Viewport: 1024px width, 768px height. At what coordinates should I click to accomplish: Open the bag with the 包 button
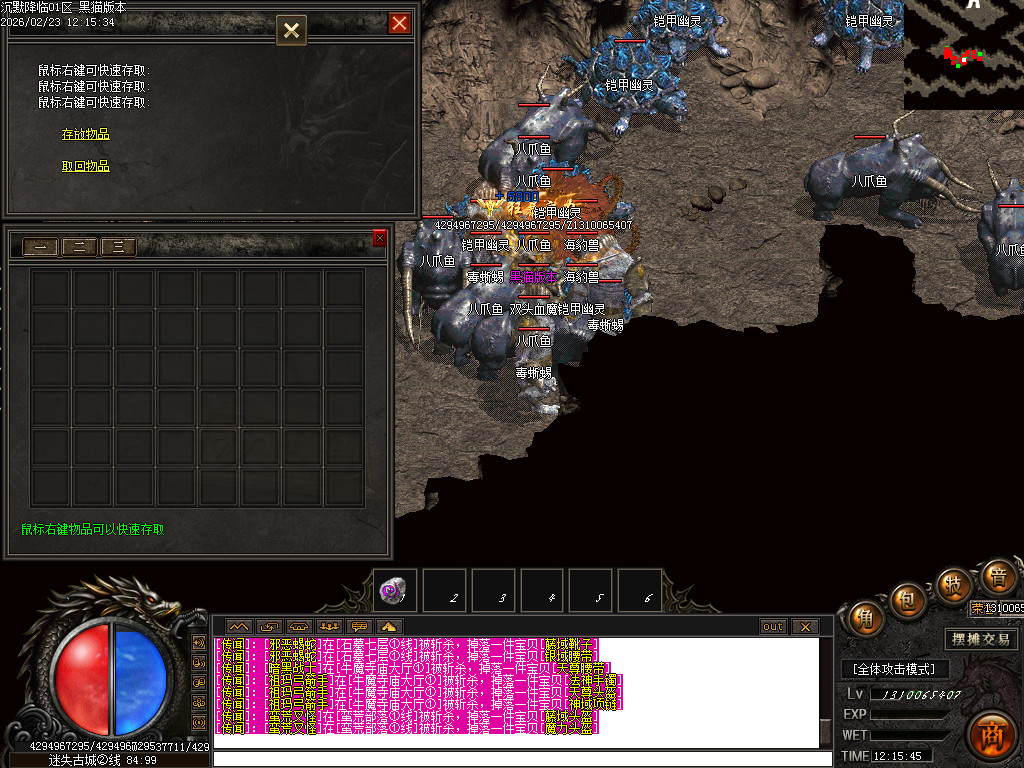point(909,600)
